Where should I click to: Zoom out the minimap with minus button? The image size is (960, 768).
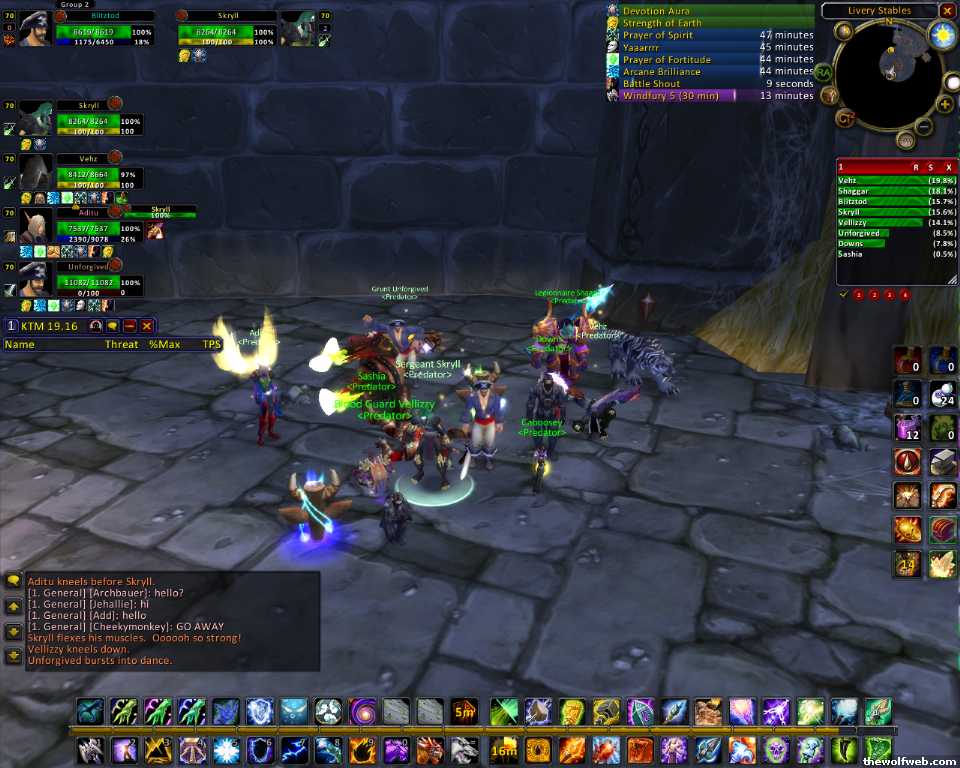[x=925, y=127]
